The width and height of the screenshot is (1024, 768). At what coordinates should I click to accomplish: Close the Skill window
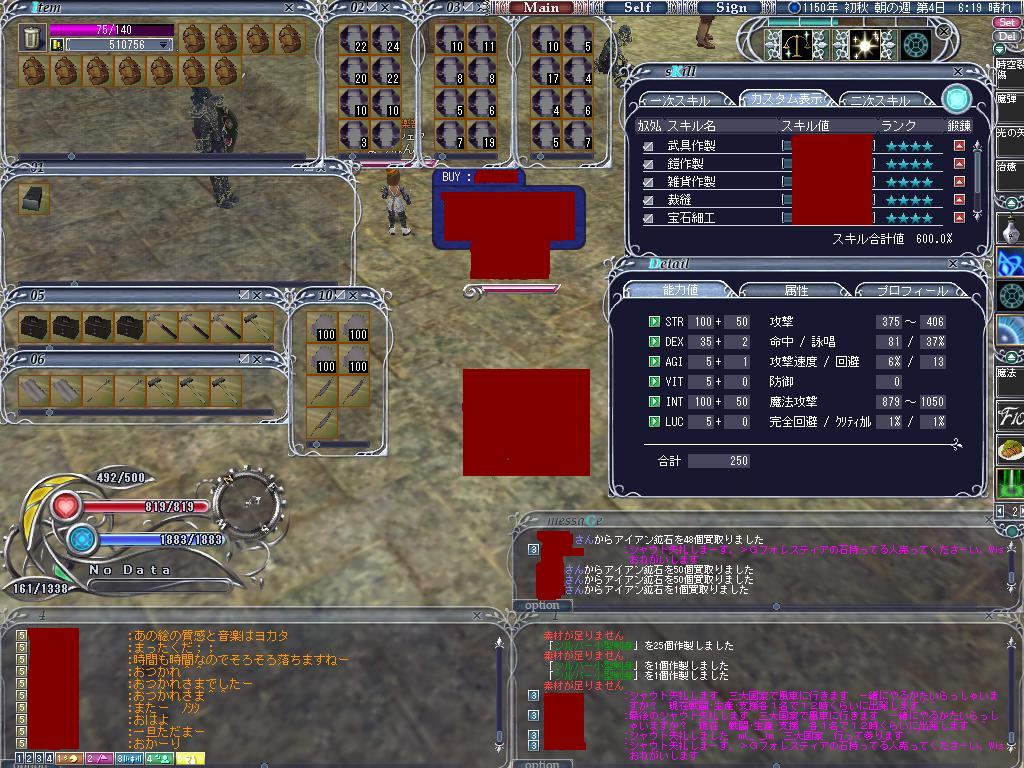coord(959,72)
